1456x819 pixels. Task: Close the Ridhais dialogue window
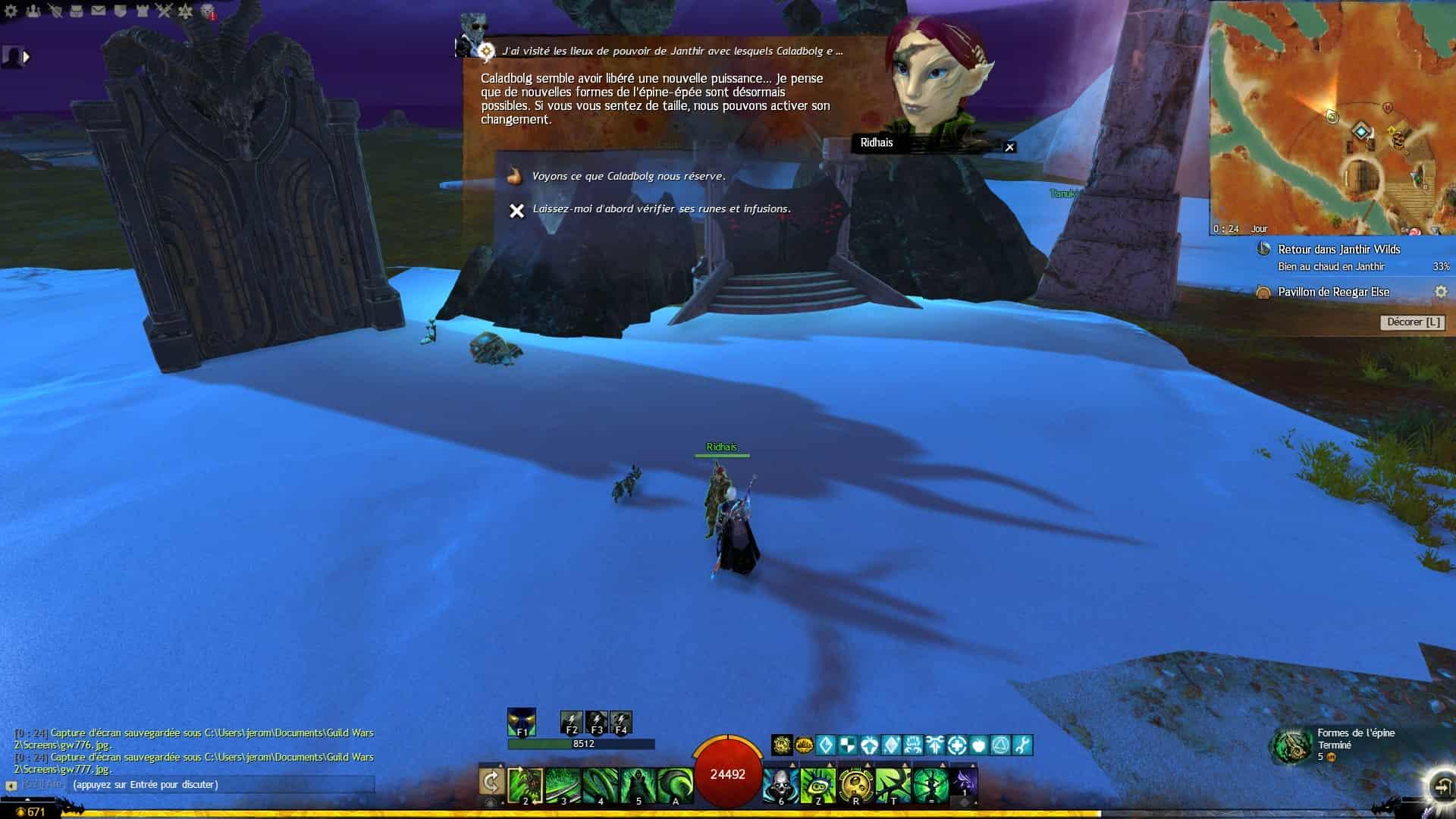(x=1009, y=147)
